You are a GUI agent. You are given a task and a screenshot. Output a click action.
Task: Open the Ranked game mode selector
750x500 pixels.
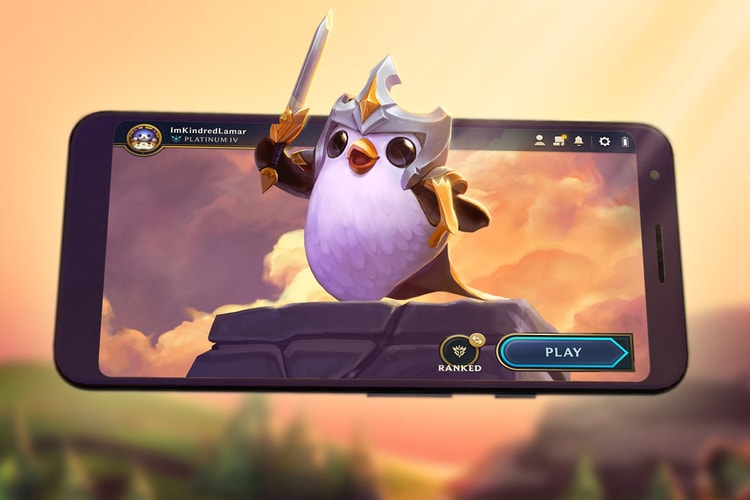click(x=459, y=351)
